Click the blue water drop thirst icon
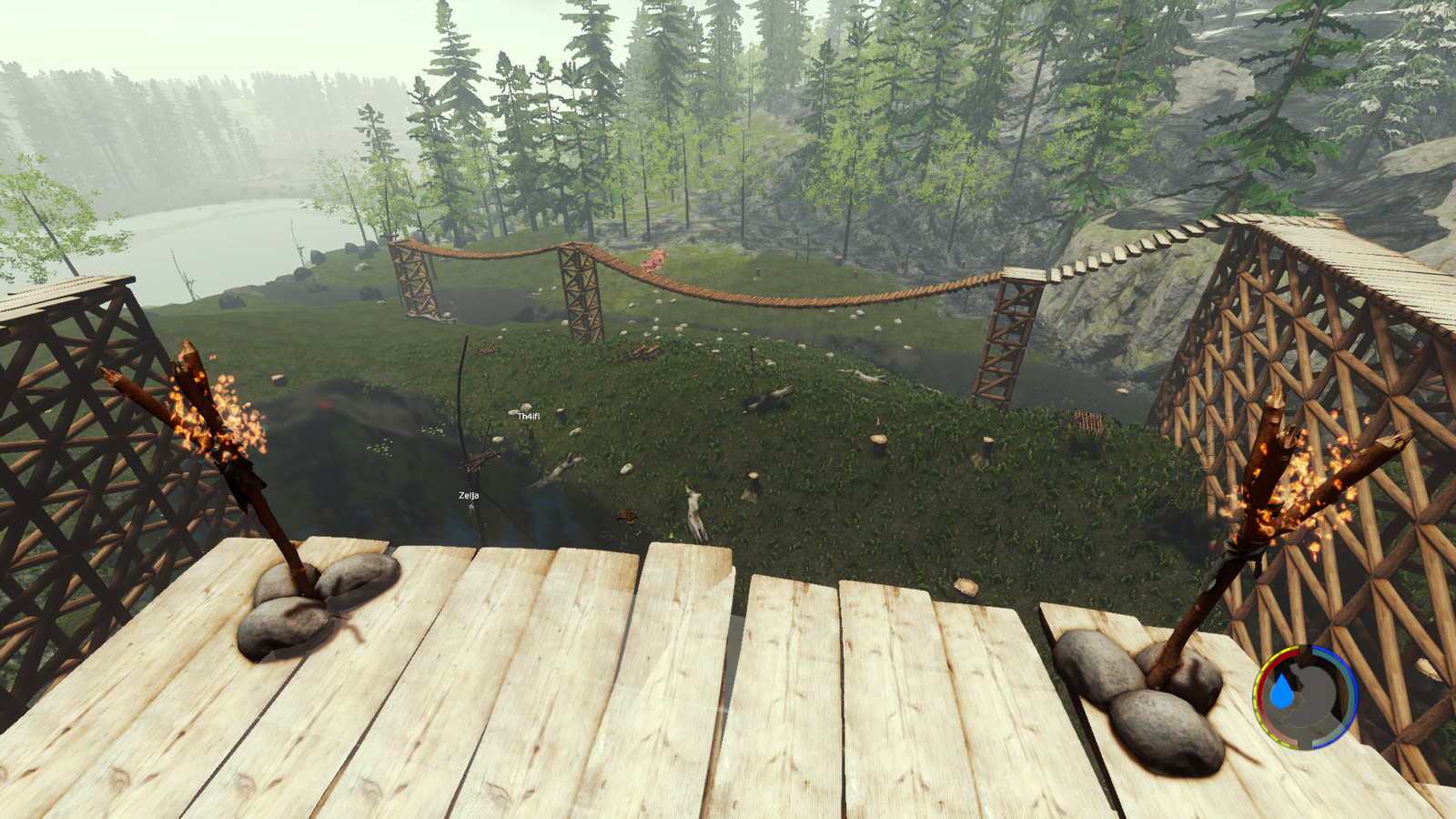The height and width of the screenshot is (819, 1456). click(x=1282, y=693)
